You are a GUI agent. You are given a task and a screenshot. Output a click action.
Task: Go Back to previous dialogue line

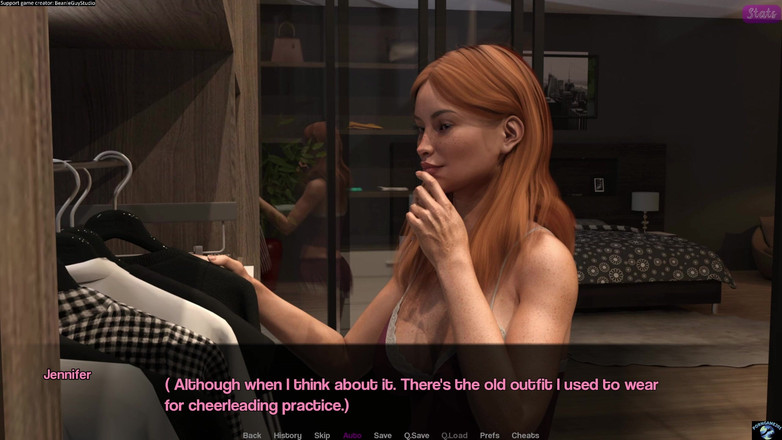(x=252, y=435)
